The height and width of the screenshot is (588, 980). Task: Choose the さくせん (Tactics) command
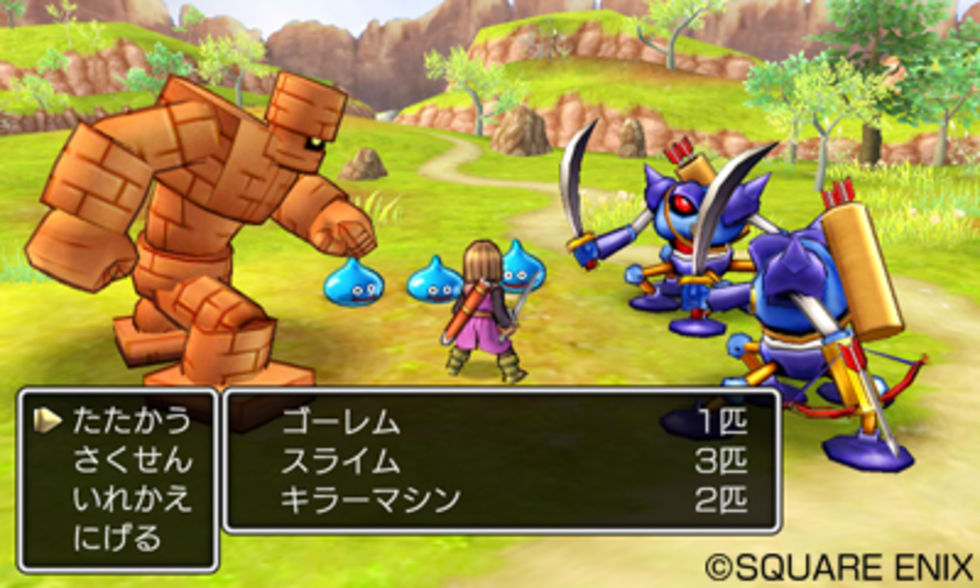click(130, 460)
